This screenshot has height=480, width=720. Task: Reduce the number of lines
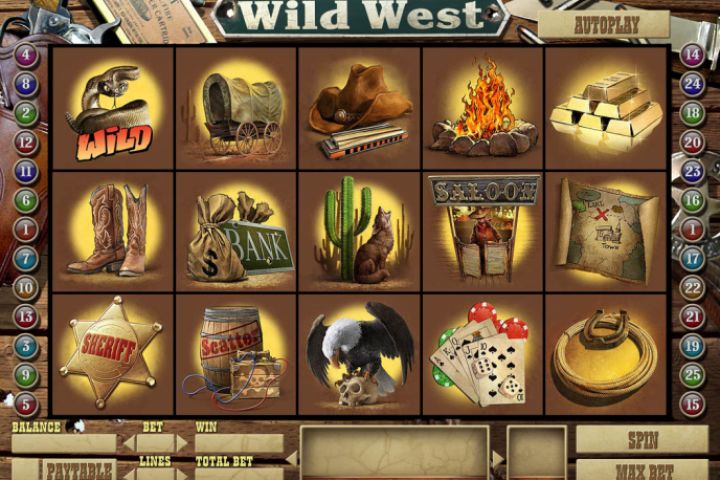[128, 472]
